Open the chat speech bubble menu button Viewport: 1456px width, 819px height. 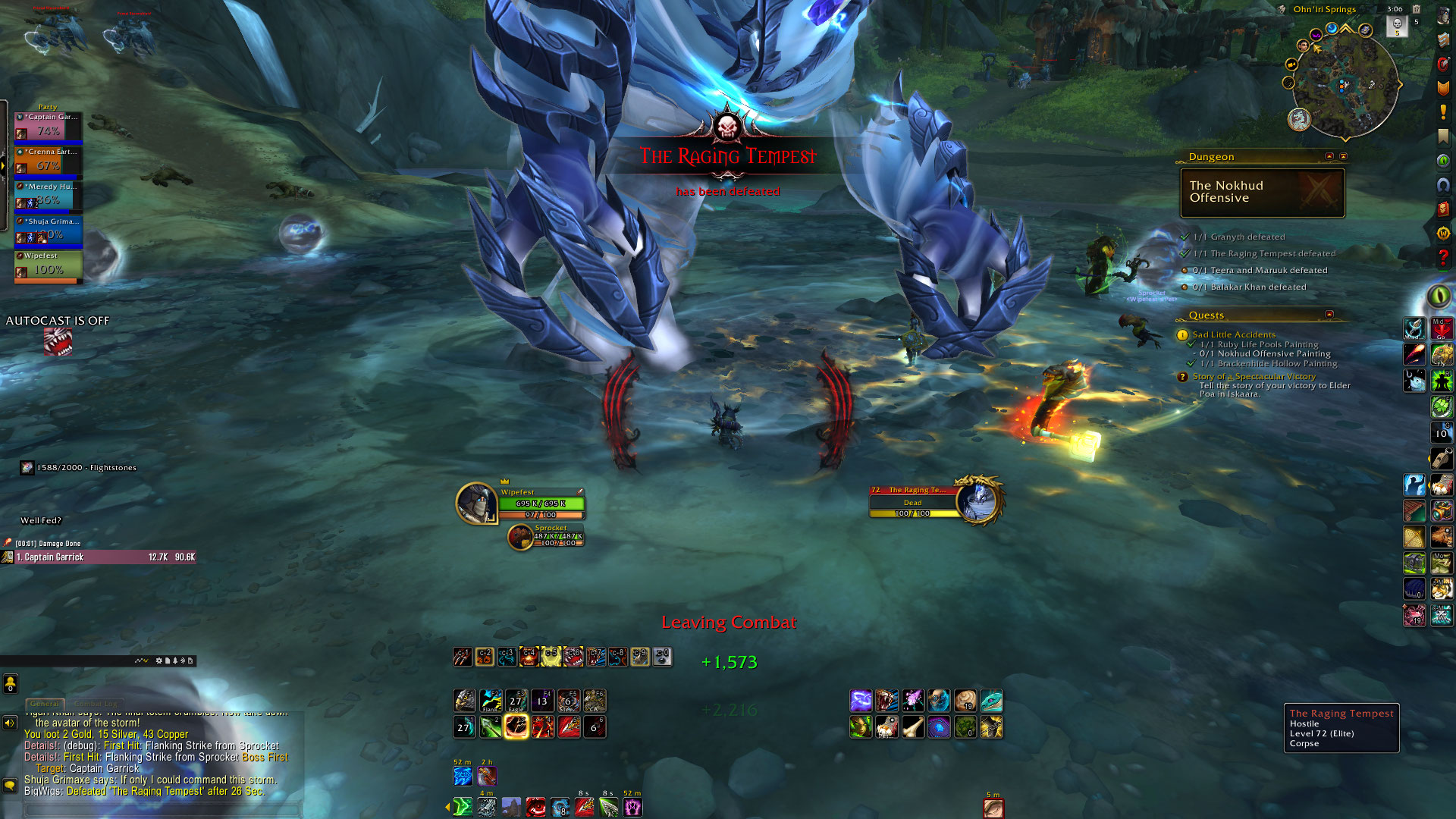[x=10, y=785]
